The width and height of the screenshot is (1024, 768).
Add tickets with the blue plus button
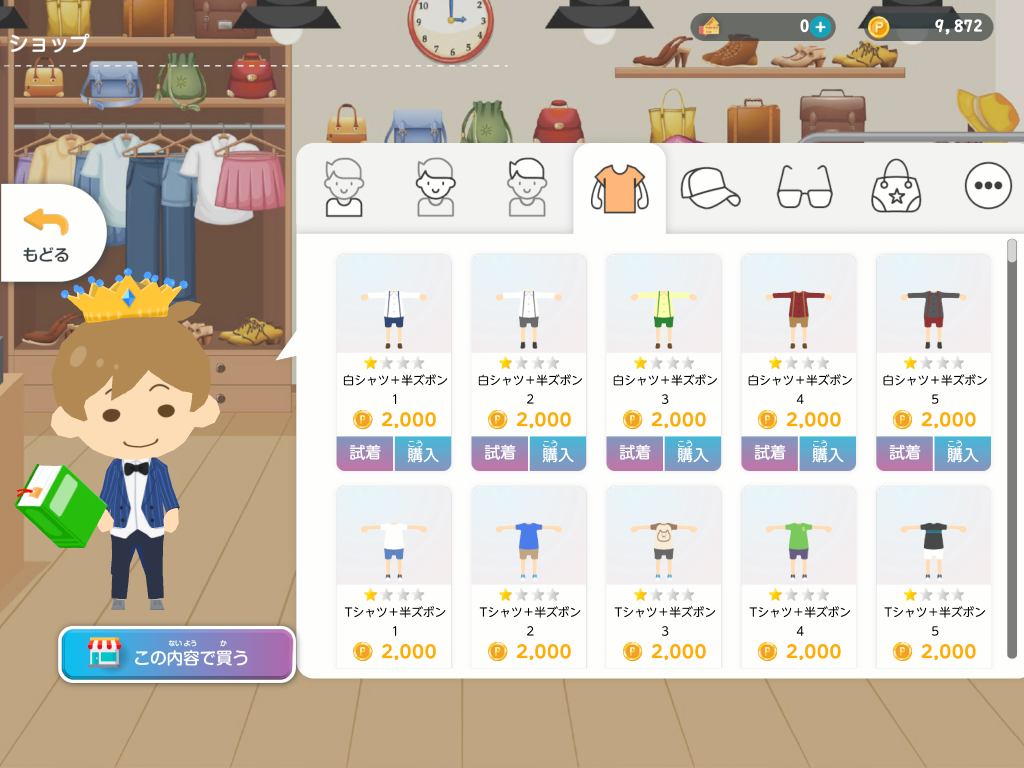point(820,27)
